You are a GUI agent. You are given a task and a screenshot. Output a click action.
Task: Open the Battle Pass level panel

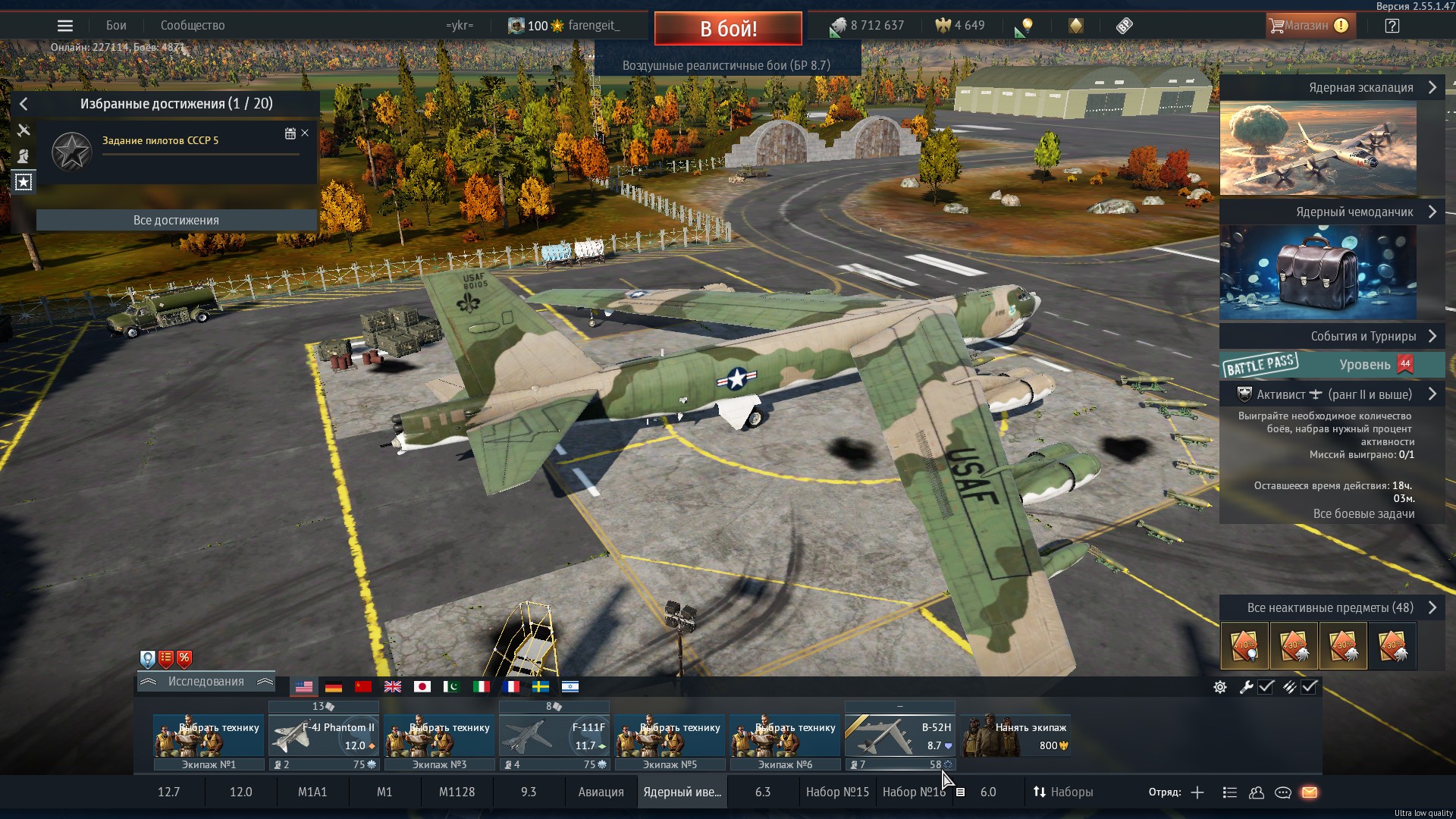click(1332, 365)
